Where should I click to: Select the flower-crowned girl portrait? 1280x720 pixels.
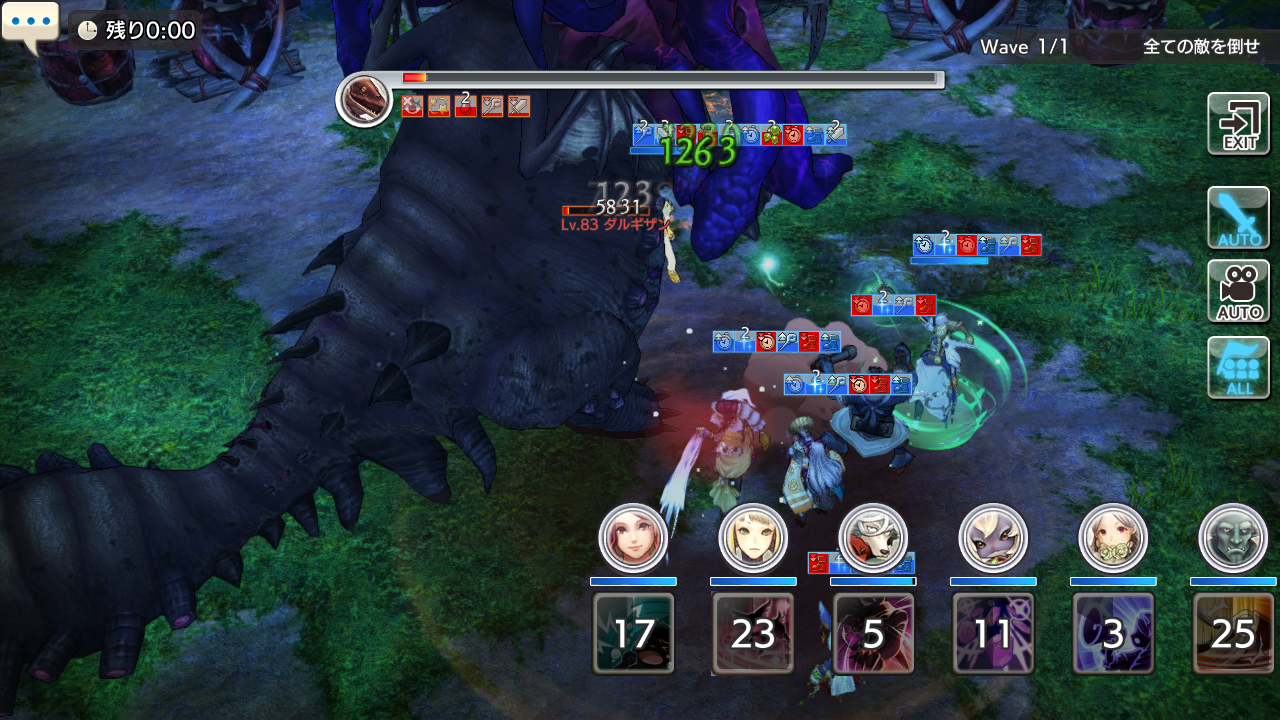[x=1113, y=538]
